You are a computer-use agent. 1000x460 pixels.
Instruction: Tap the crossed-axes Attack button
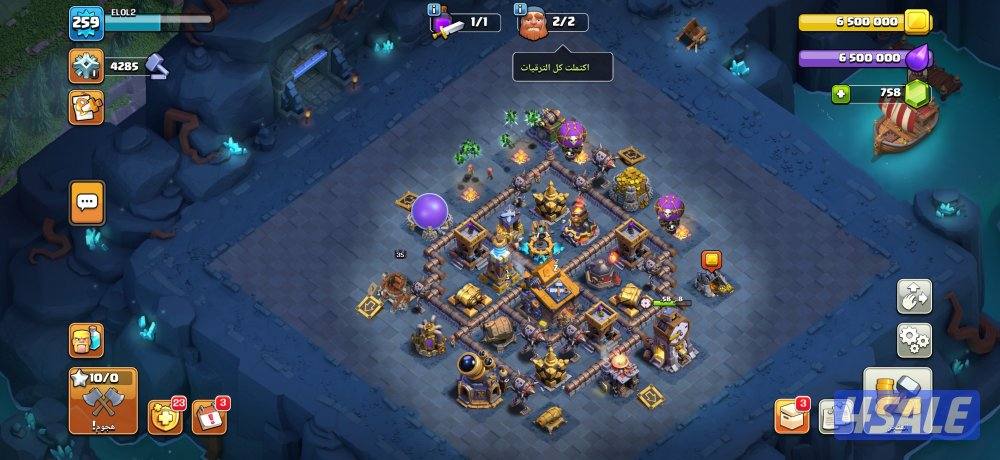click(103, 400)
